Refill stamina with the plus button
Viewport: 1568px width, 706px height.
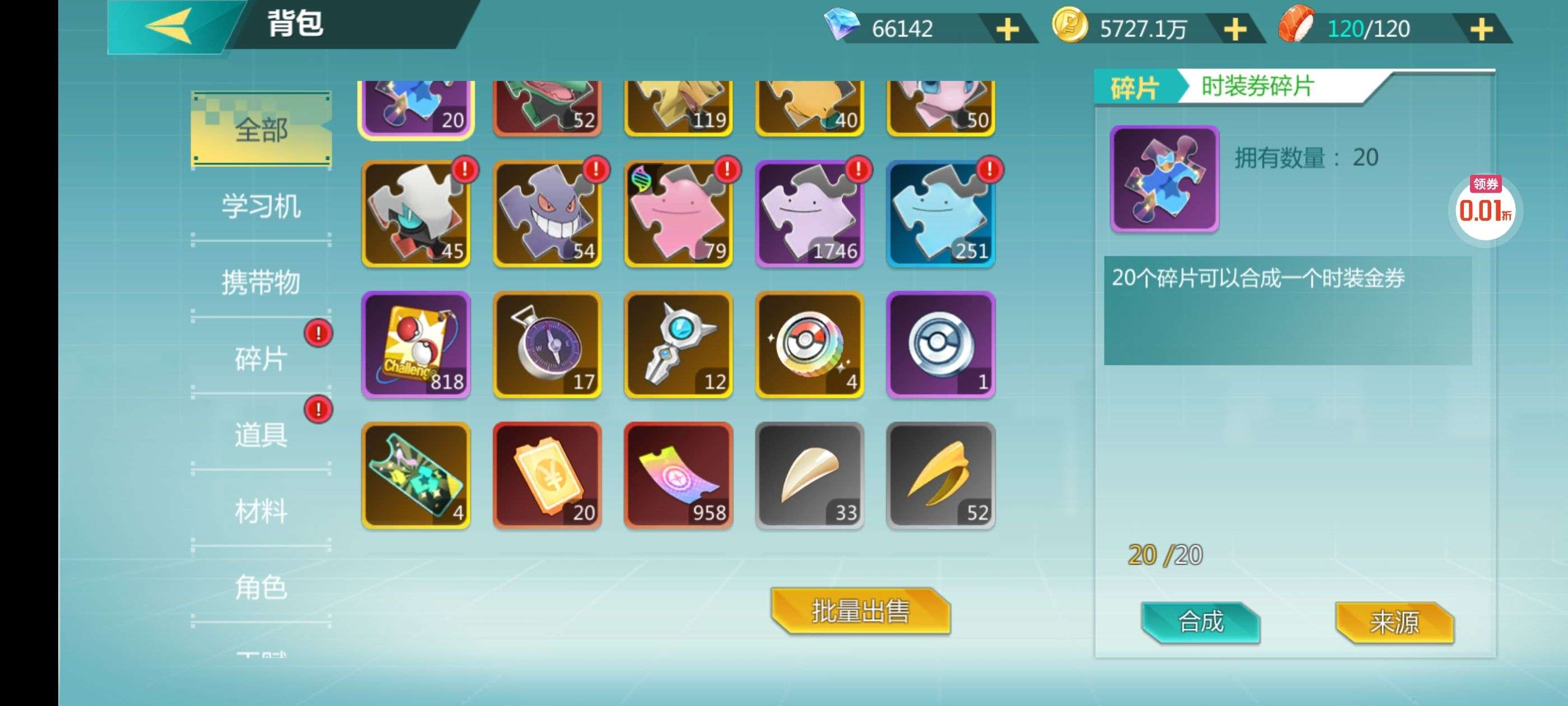(x=1482, y=29)
